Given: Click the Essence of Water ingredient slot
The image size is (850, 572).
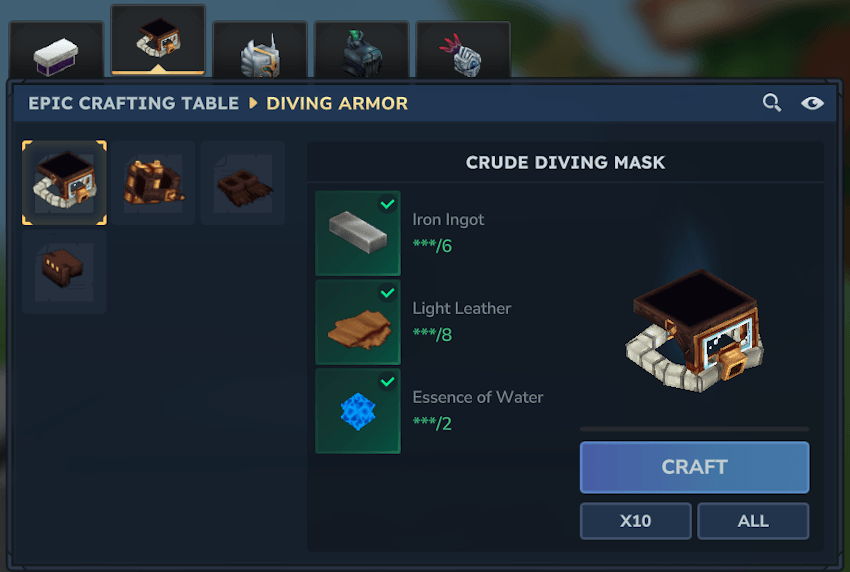Looking at the screenshot, I should click(x=358, y=411).
